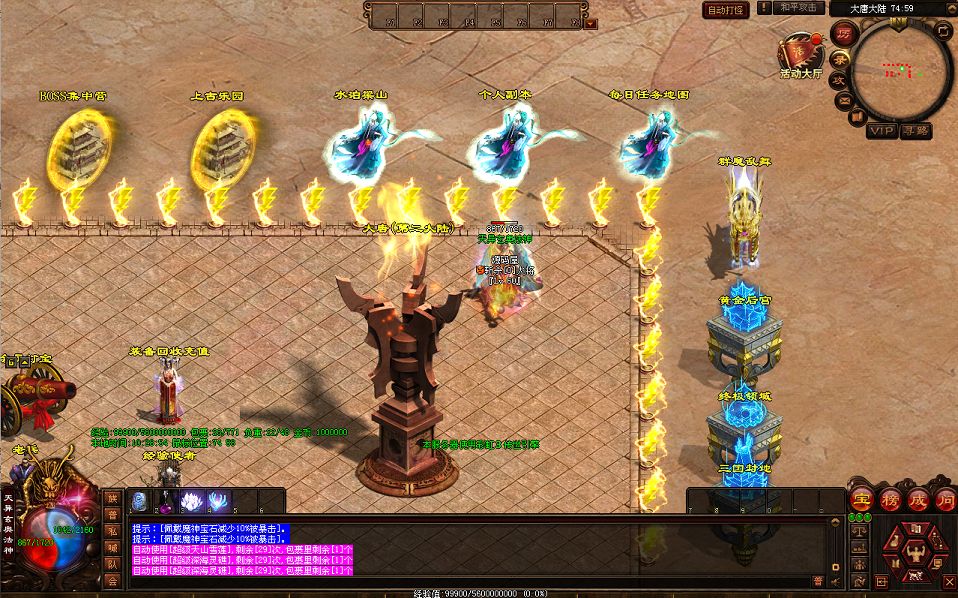This screenshot has height=598, width=958.
Task: Open the 成 achievement red orb button
Action: [x=918, y=501]
